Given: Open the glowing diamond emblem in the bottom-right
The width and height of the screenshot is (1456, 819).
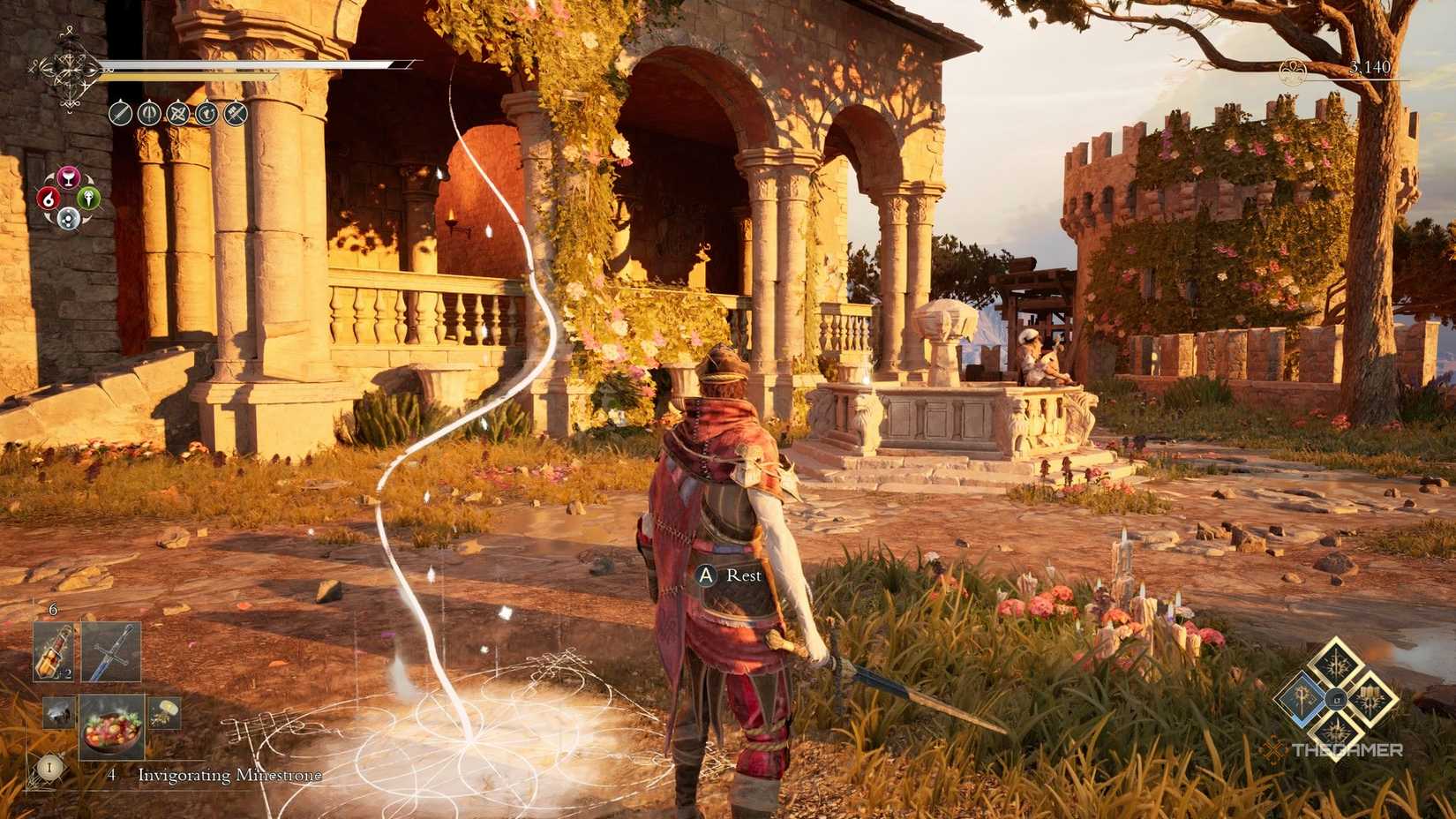Looking at the screenshot, I should click(1339, 702).
